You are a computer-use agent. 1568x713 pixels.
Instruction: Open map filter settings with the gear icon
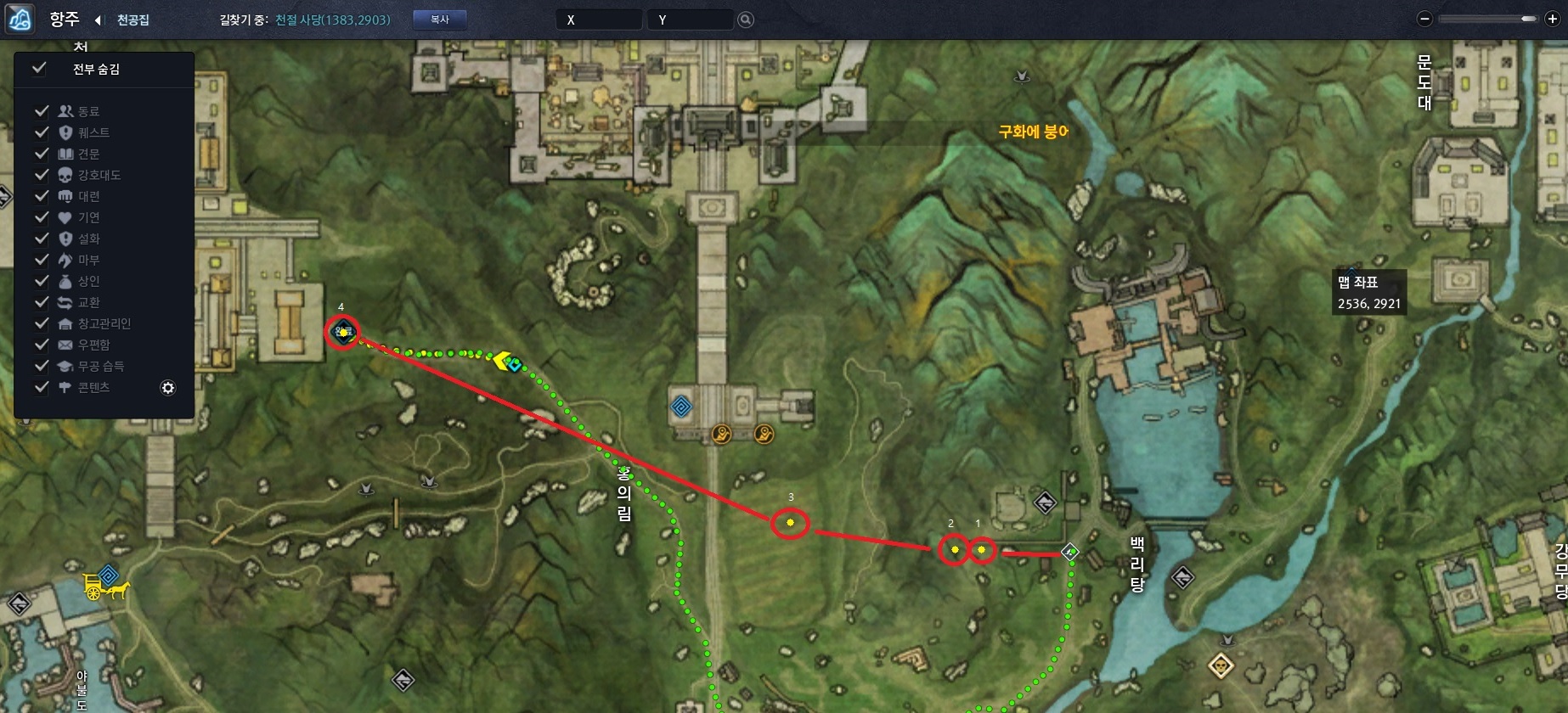[x=168, y=388]
